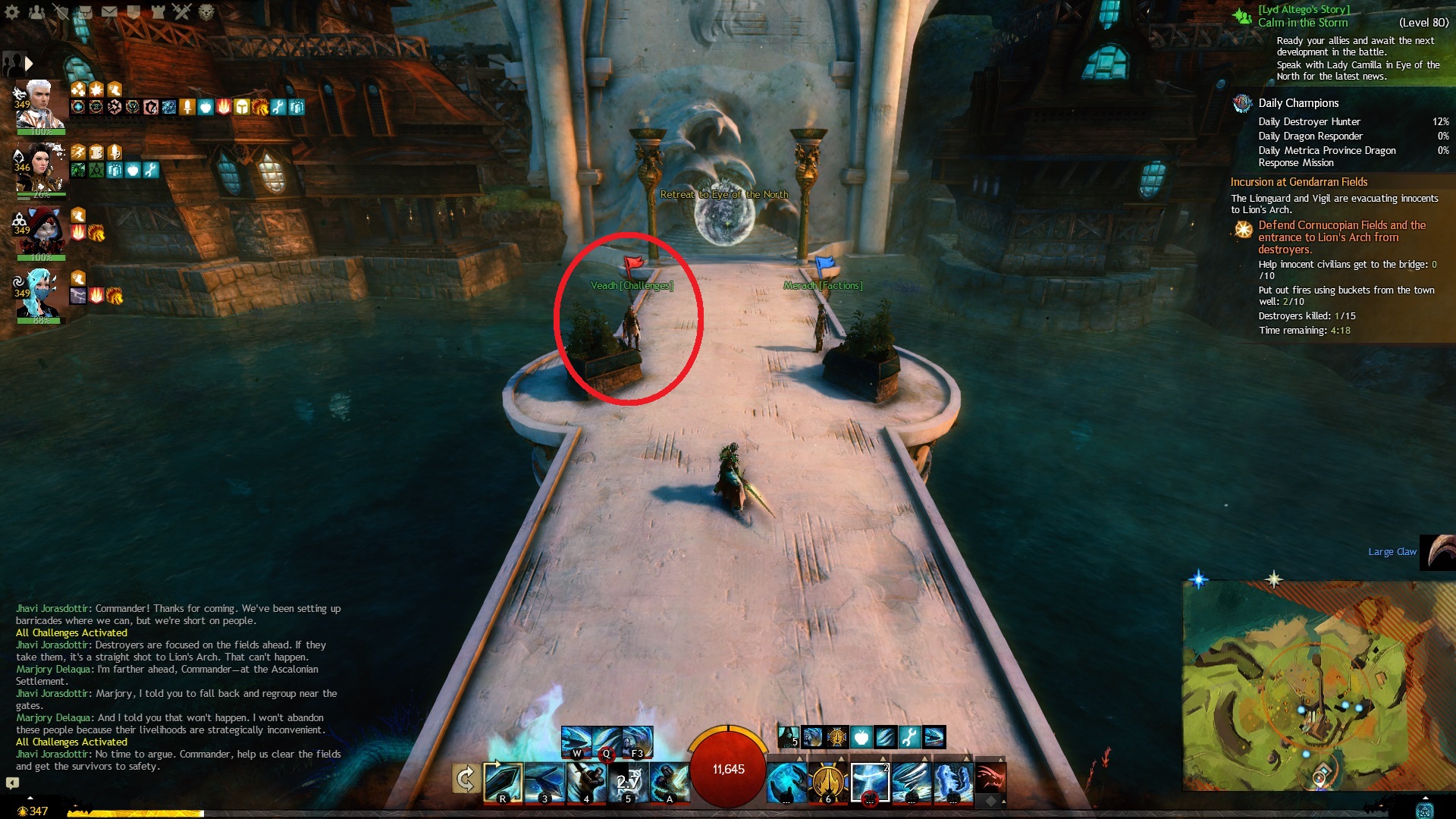The width and height of the screenshot is (1456, 819).
Task: Select the red-hooded party member portrait
Action: pyautogui.click(x=42, y=231)
